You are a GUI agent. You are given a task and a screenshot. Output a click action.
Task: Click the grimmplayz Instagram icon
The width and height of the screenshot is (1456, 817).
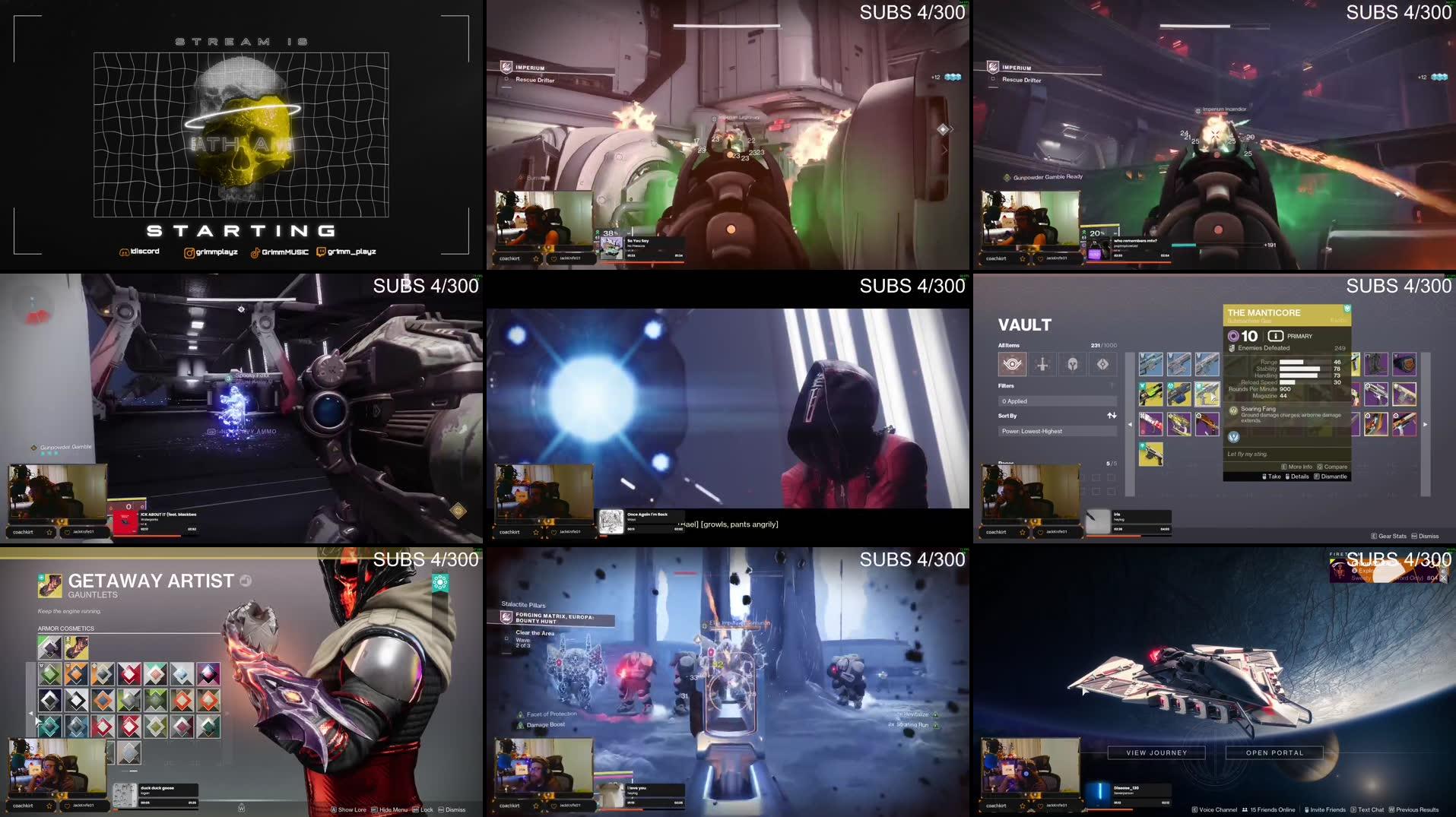click(x=190, y=252)
